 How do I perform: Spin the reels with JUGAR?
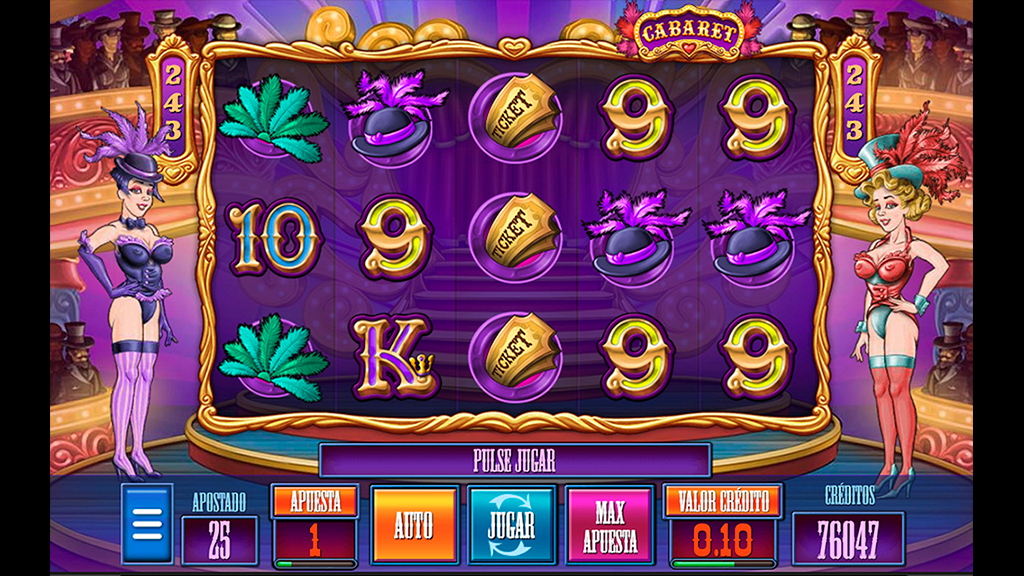coord(511,524)
